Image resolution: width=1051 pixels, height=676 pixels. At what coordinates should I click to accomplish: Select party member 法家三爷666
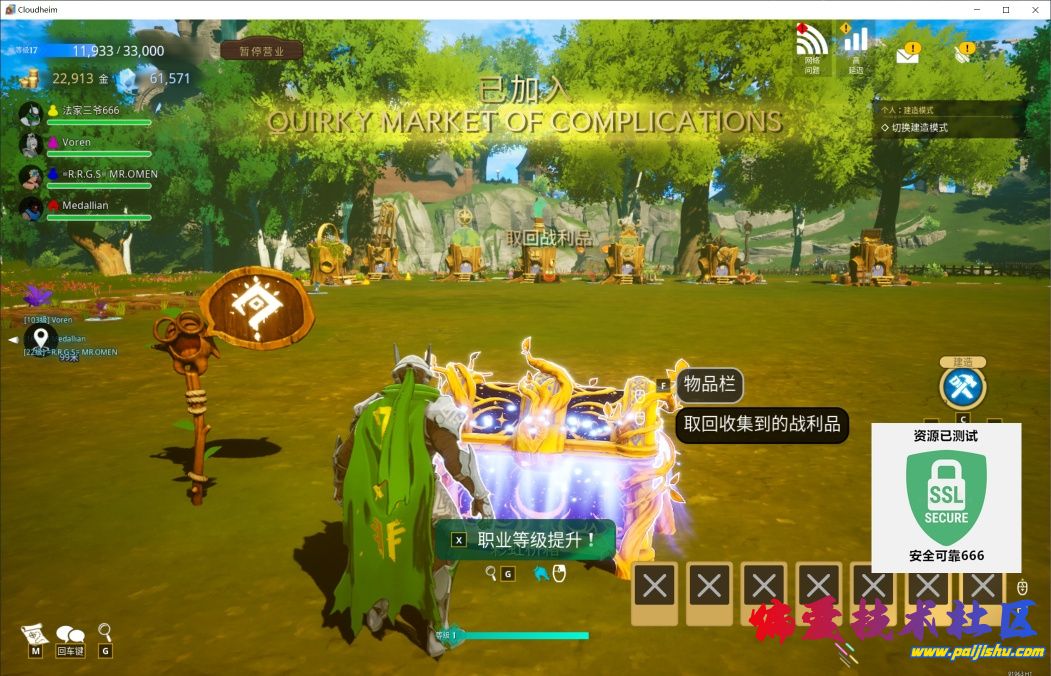tap(90, 111)
